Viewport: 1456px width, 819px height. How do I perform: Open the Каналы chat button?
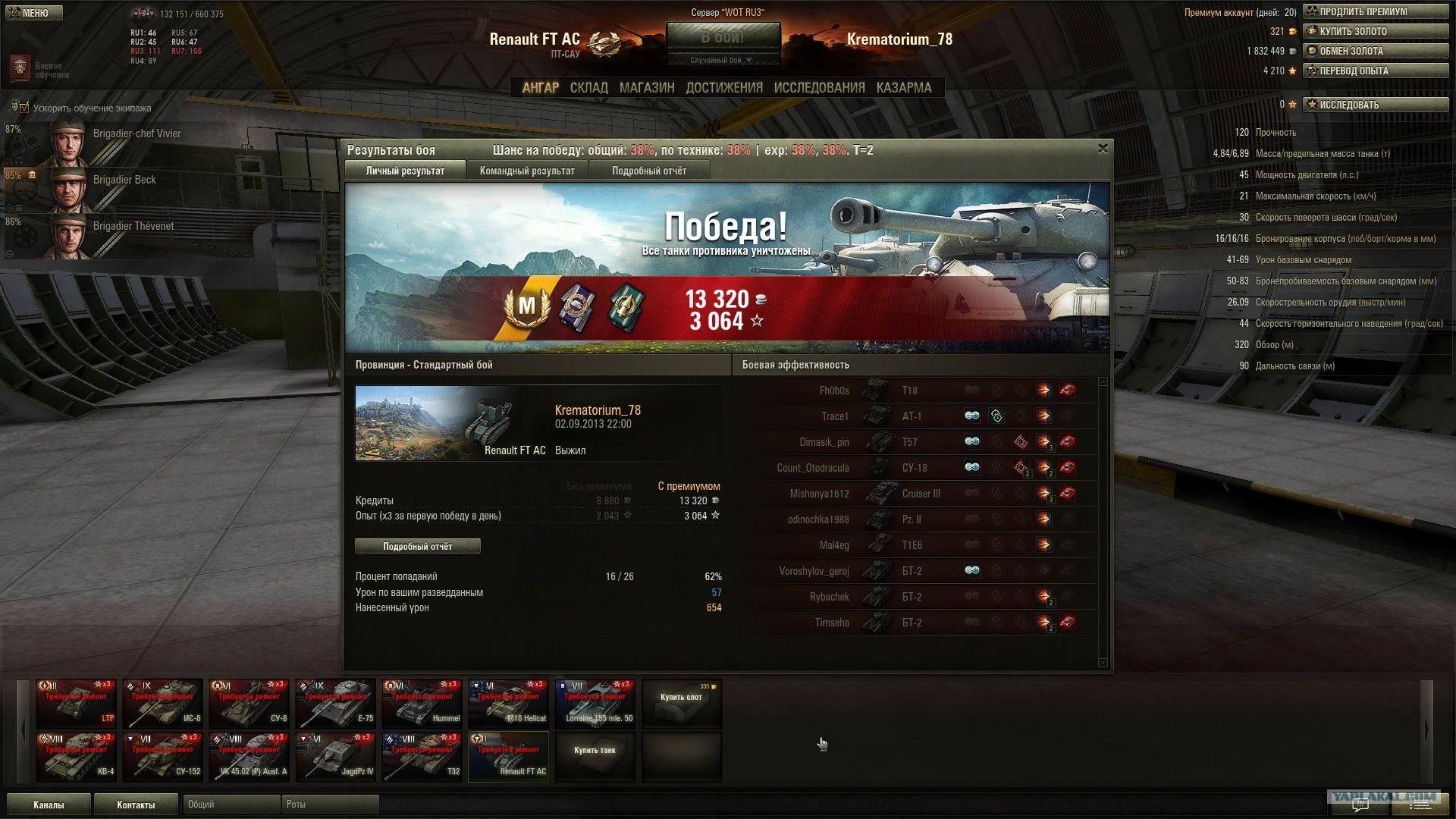[49, 805]
